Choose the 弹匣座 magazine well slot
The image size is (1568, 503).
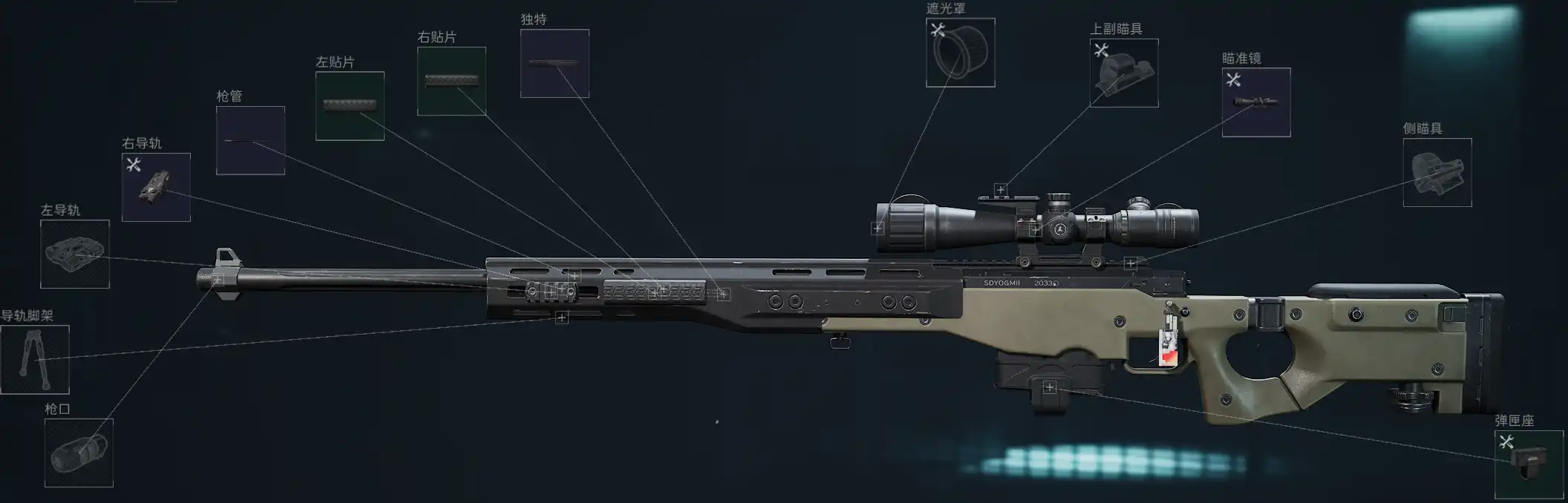[x=1529, y=464]
